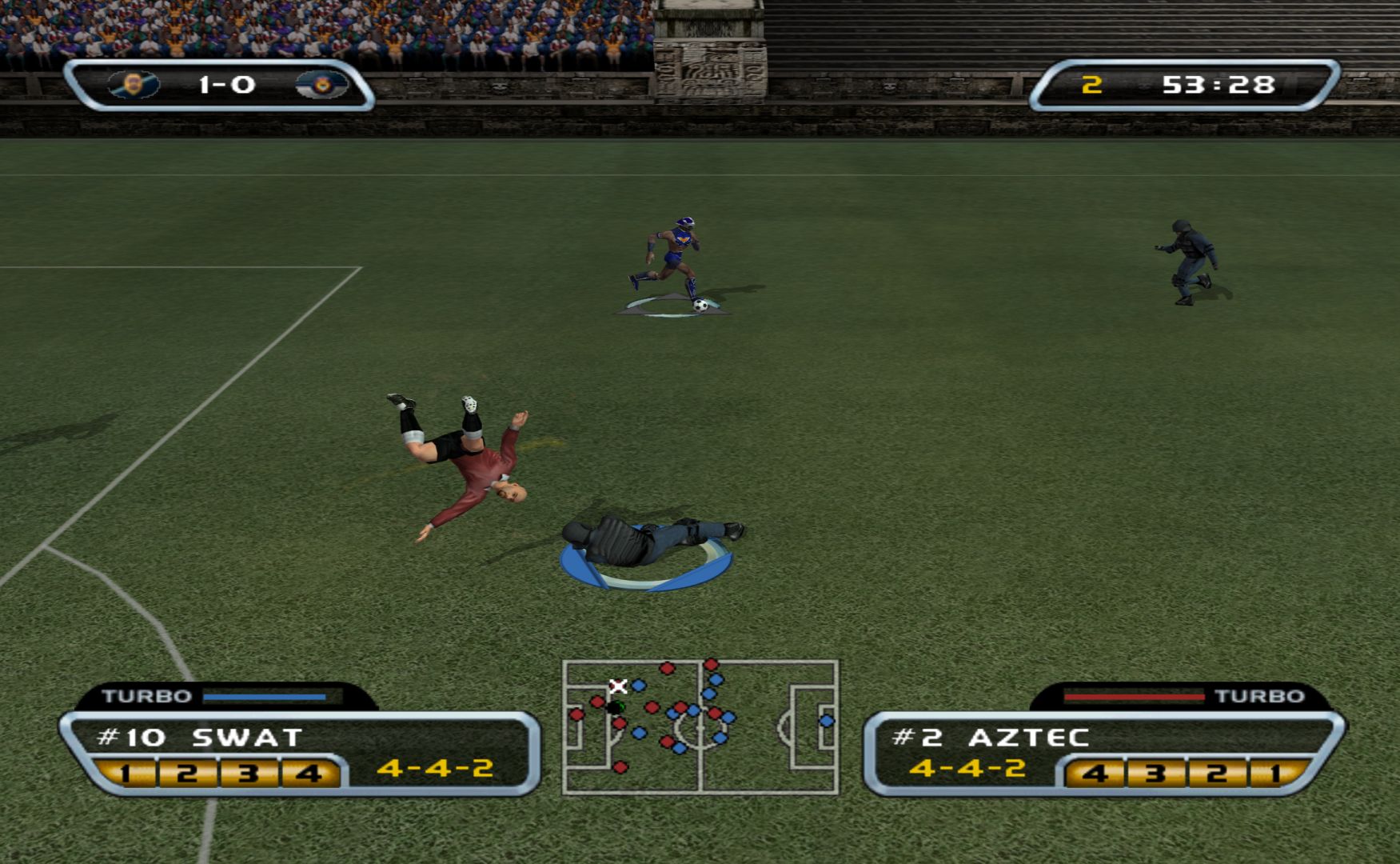Activate slot 4 on the SWAT panel
Viewport: 1400px width, 864px height.
click(x=309, y=774)
